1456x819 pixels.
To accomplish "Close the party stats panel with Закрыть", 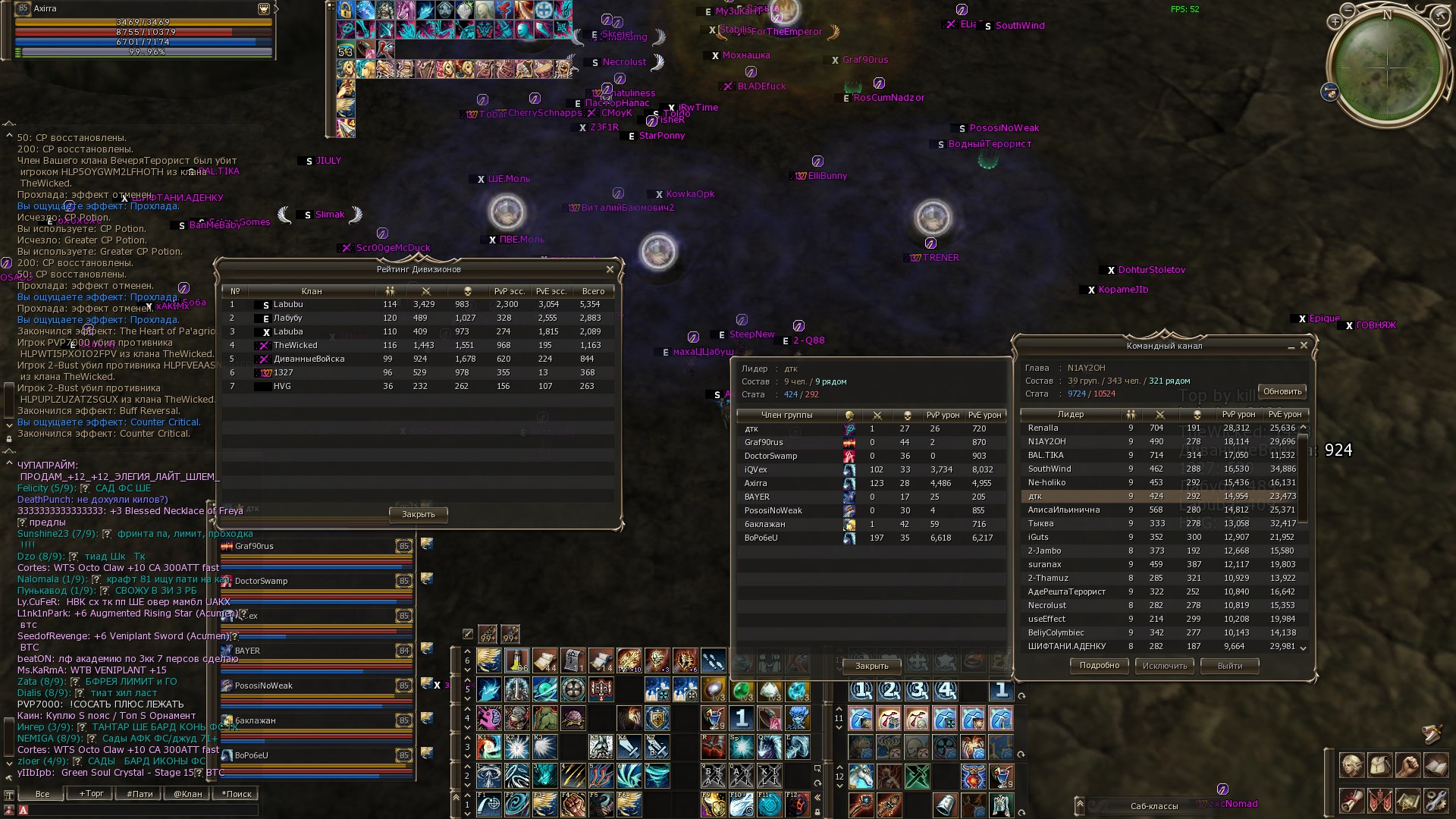I will [x=871, y=666].
